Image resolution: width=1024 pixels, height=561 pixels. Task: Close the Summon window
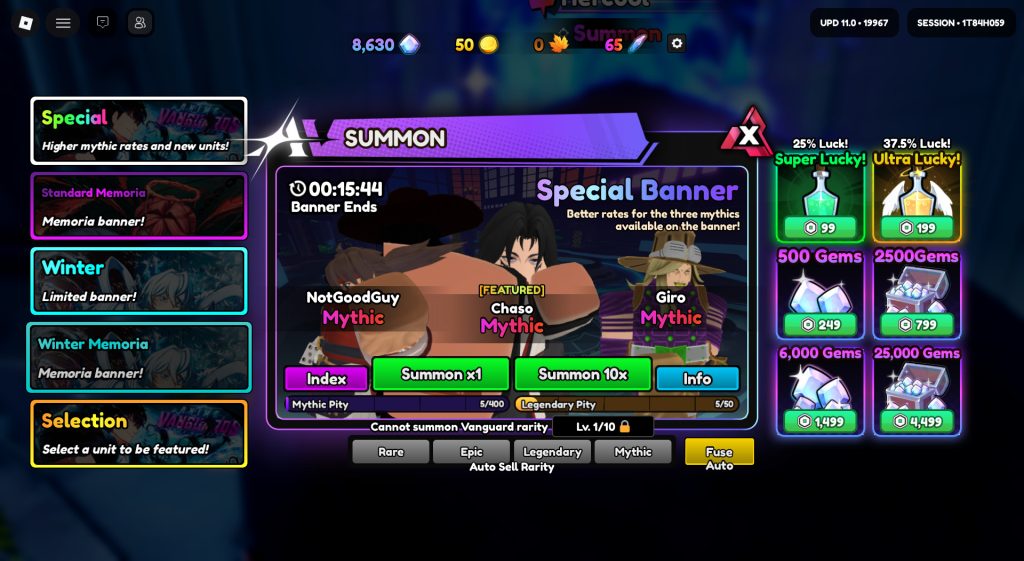point(751,134)
